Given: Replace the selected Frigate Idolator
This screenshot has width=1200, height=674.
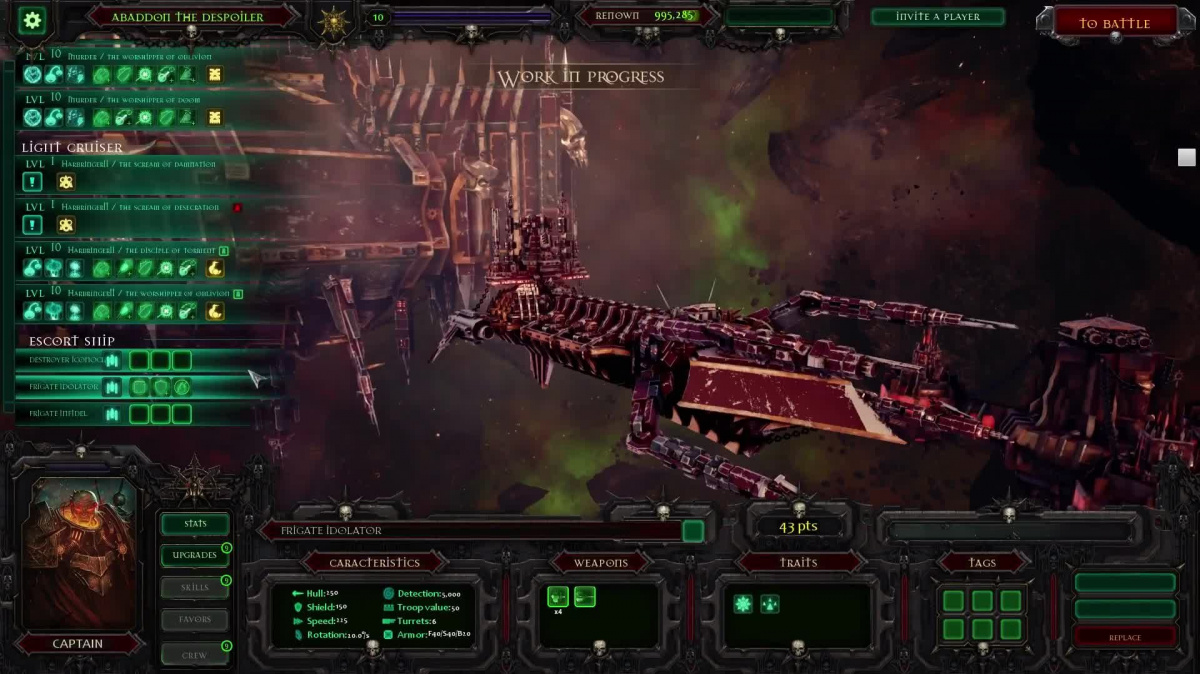Looking at the screenshot, I should coord(1124,637).
